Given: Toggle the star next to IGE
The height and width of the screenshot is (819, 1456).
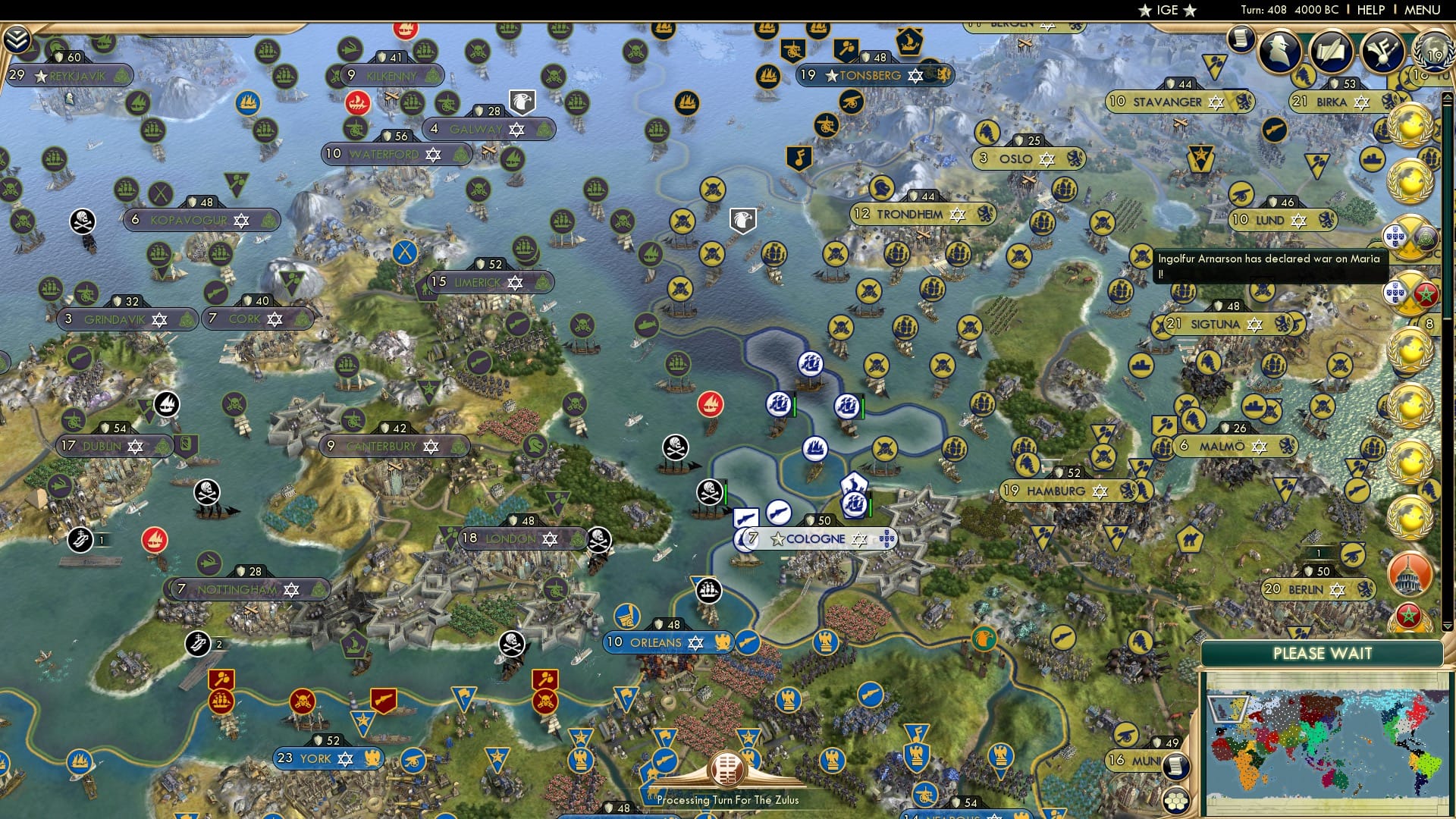Looking at the screenshot, I should pyautogui.click(x=1144, y=11).
